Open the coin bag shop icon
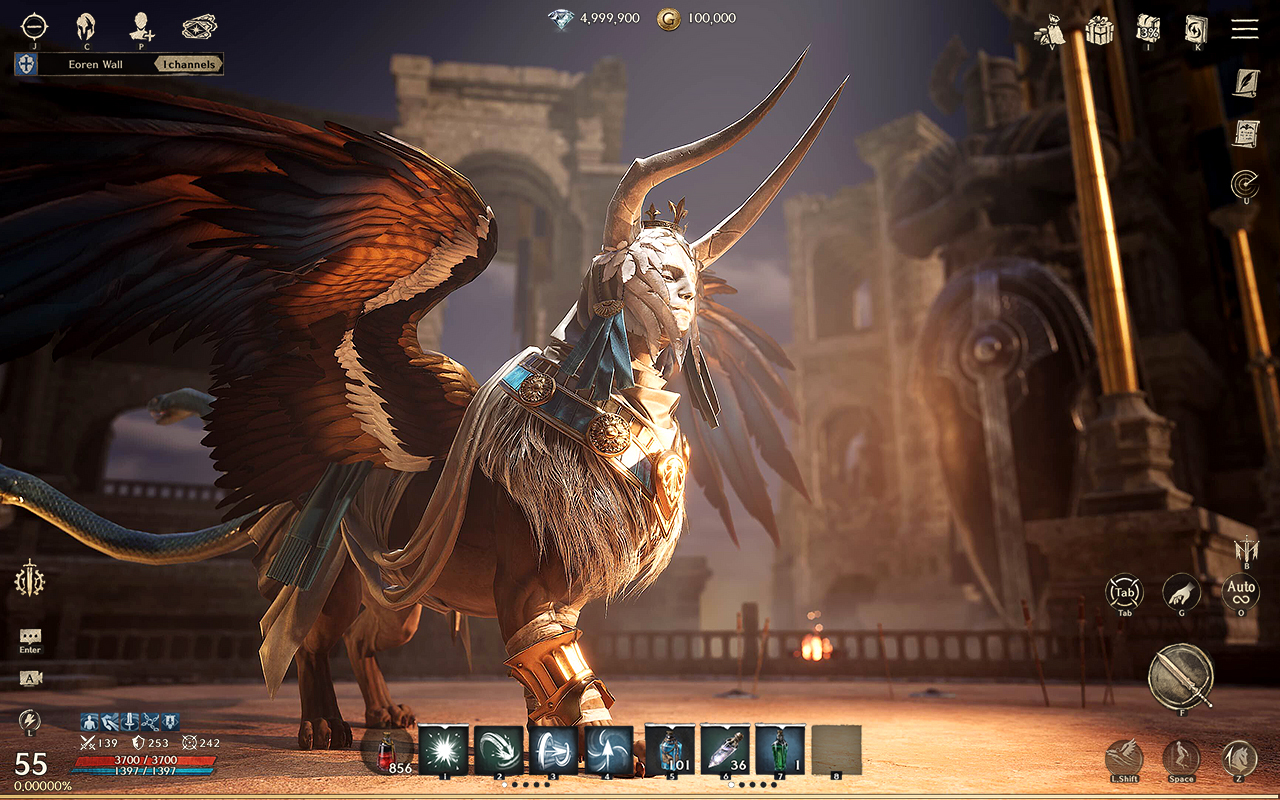This screenshot has width=1280, height=800. pos(1050,30)
